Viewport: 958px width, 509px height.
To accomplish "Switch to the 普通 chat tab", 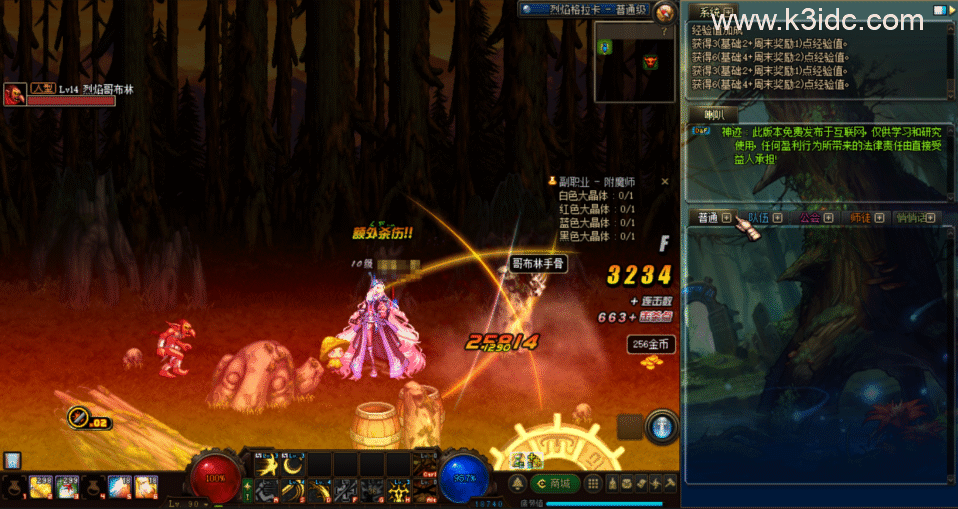I will [x=708, y=217].
